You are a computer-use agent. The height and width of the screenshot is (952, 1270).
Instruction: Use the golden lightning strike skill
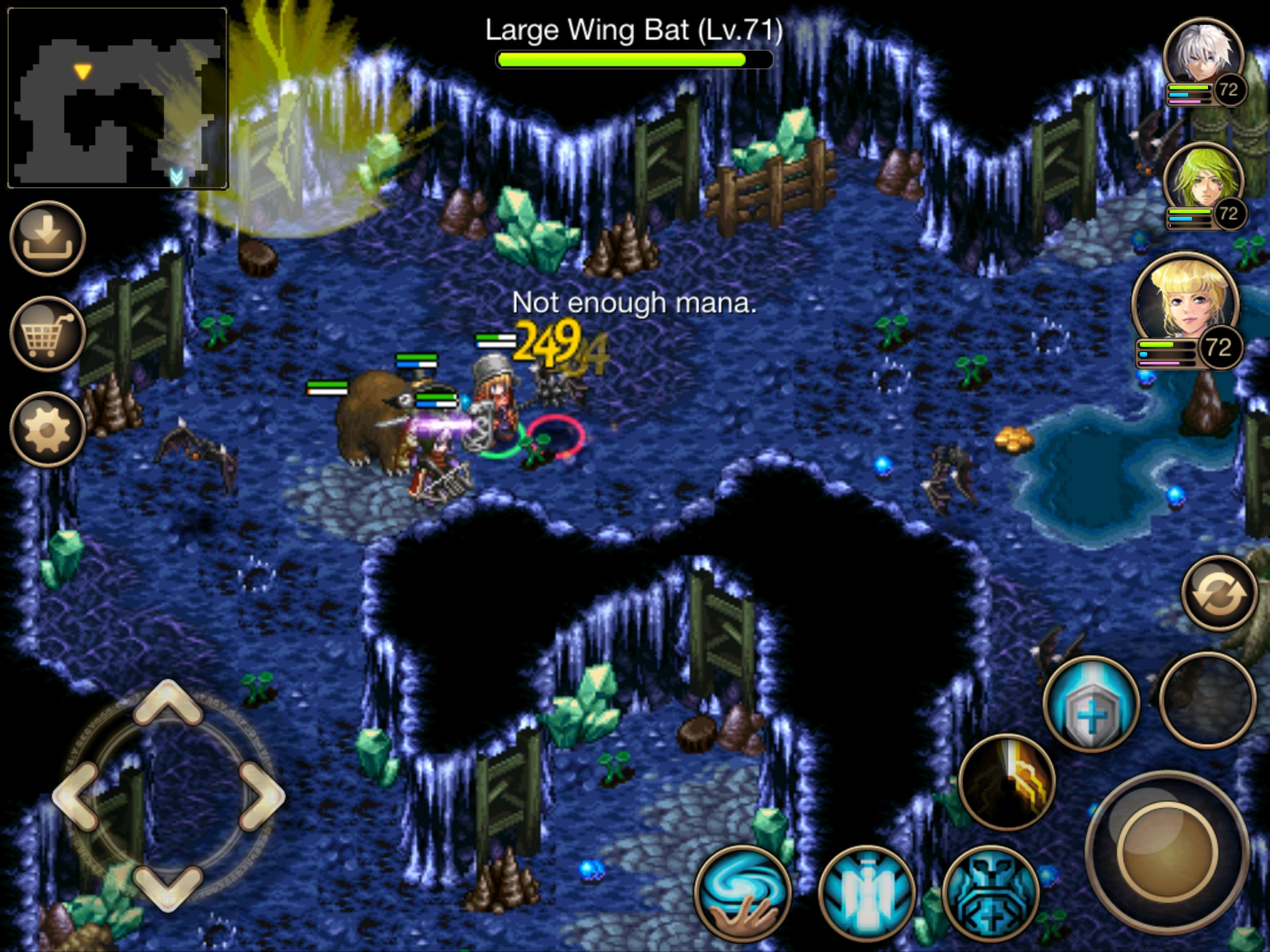[1007, 782]
